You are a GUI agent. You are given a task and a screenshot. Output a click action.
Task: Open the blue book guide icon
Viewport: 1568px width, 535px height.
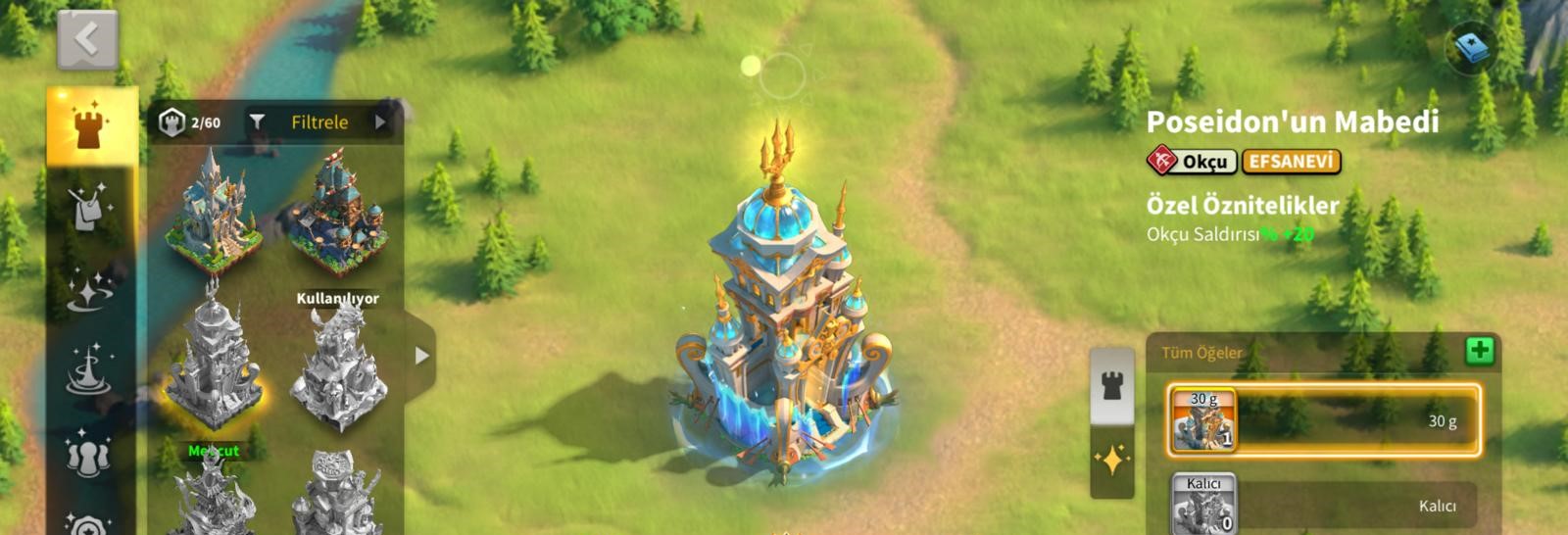point(1470,47)
